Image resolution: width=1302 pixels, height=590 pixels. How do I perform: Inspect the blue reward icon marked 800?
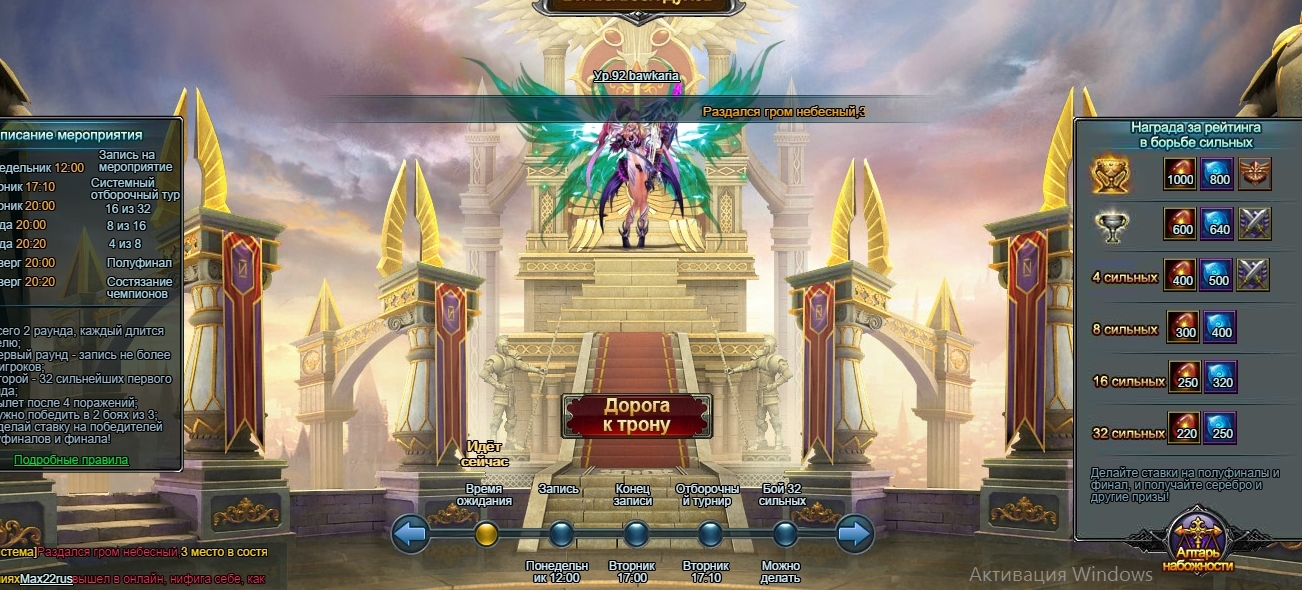pyautogui.click(x=1216, y=174)
